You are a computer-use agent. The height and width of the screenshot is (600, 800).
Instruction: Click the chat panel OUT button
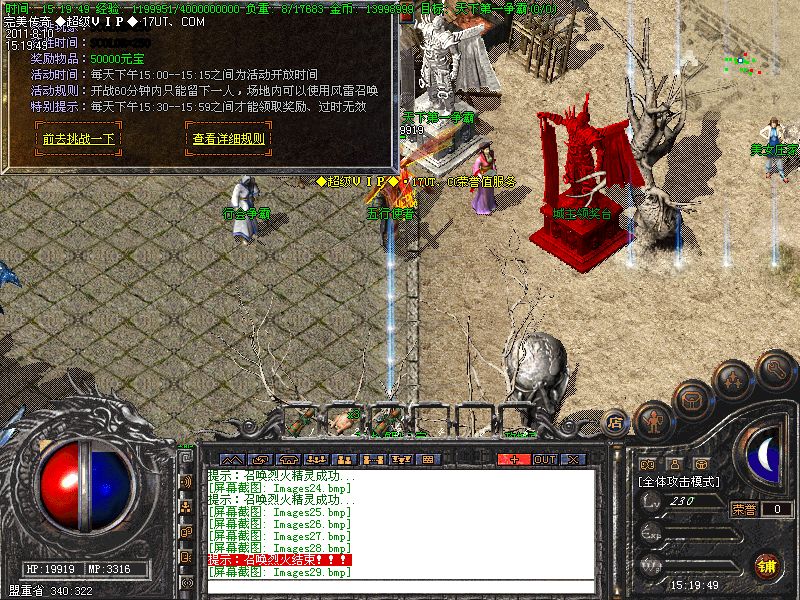point(544,459)
